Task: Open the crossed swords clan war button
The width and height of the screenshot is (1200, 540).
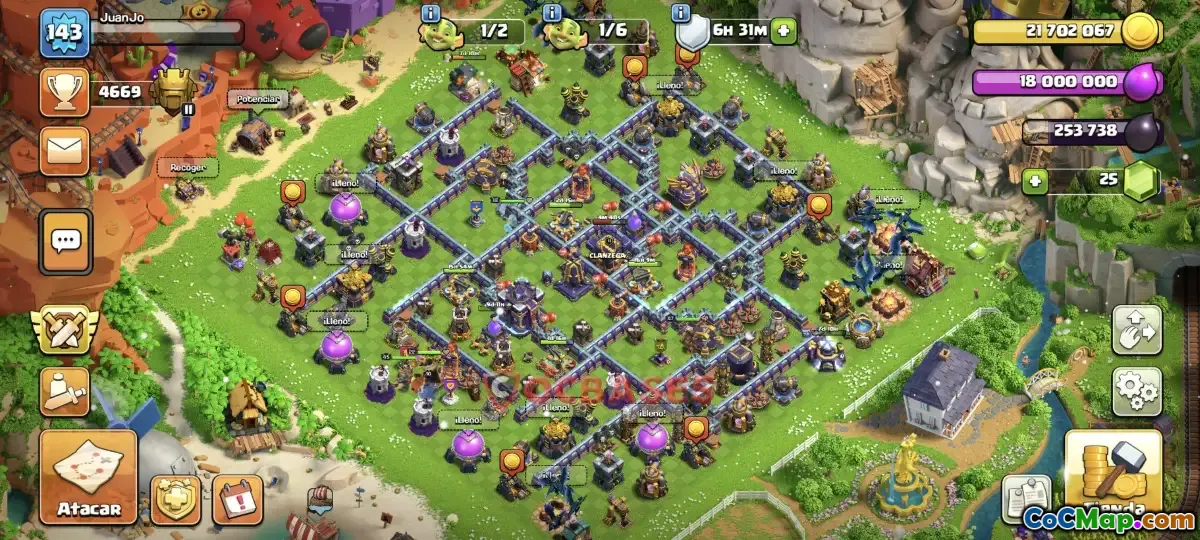Action: tap(64, 329)
